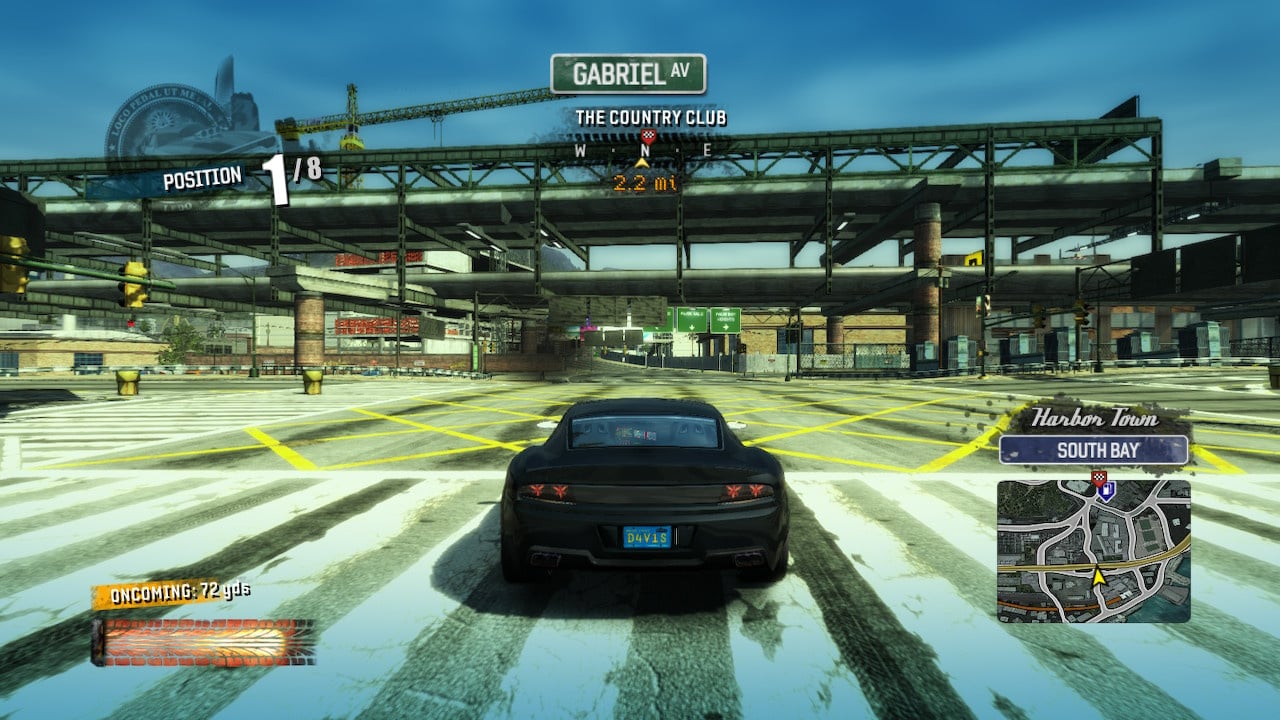This screenshot has width=1280, height=720.
Task: Click the checkered destination shield above the compass
Action: point(649,136)
